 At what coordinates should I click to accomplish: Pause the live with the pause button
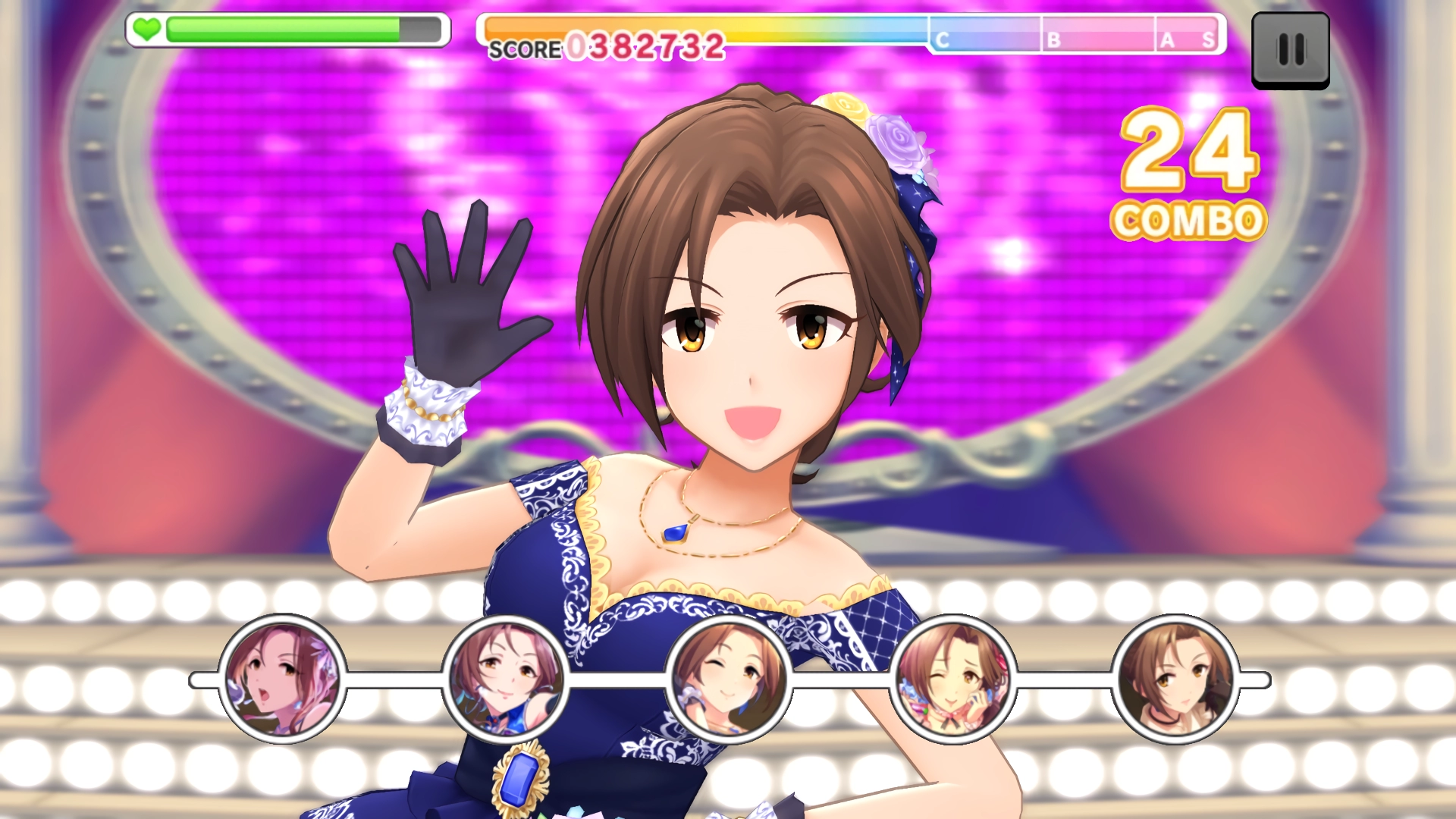(1290, 50)
